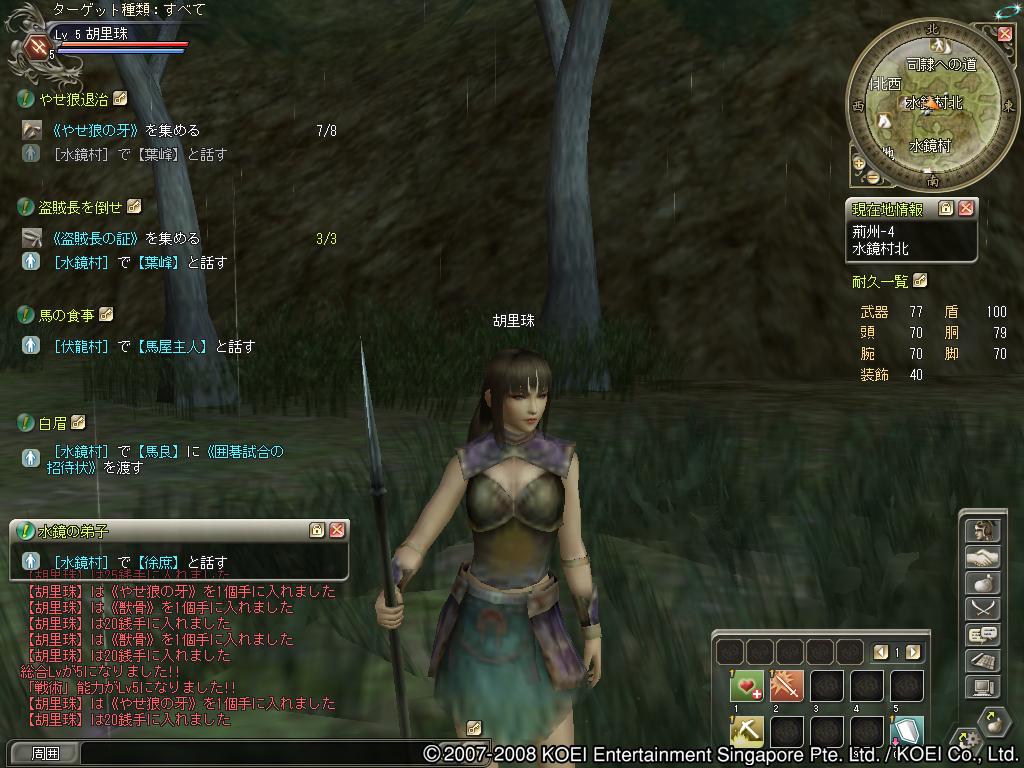Use the sword burst attack skill

(x=787, y=686)
